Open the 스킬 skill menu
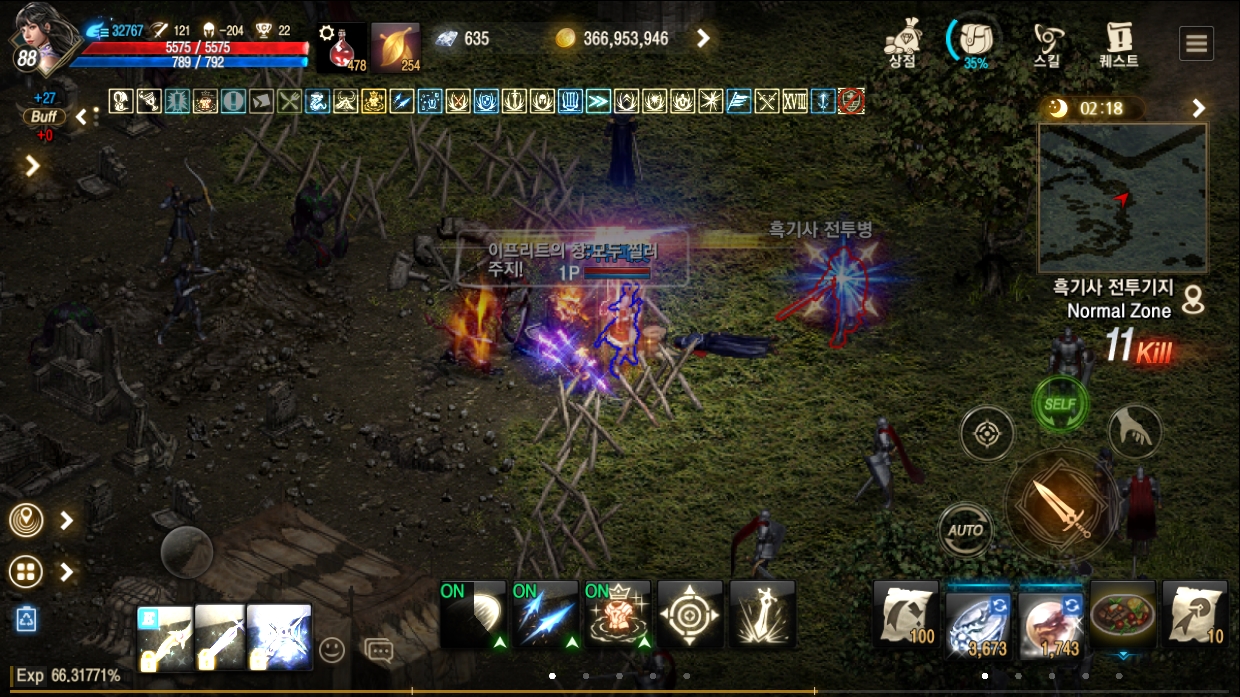The image size is (1240, 697). pyautogui.click(x=1048, y=42)
